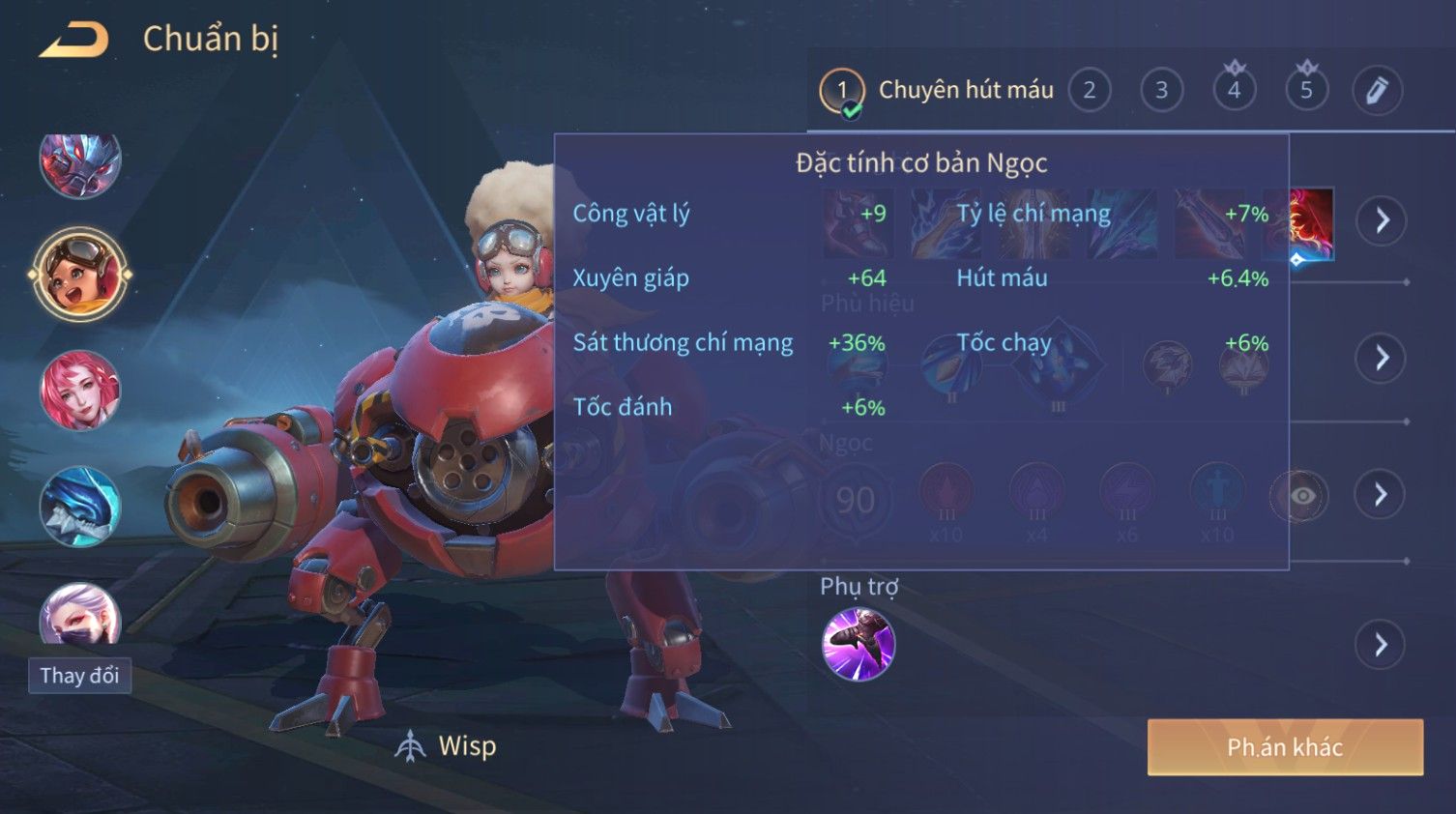Pick the red-eyed demon hero portrait
The image size is (1456, 814).
(x=80, y=164)
